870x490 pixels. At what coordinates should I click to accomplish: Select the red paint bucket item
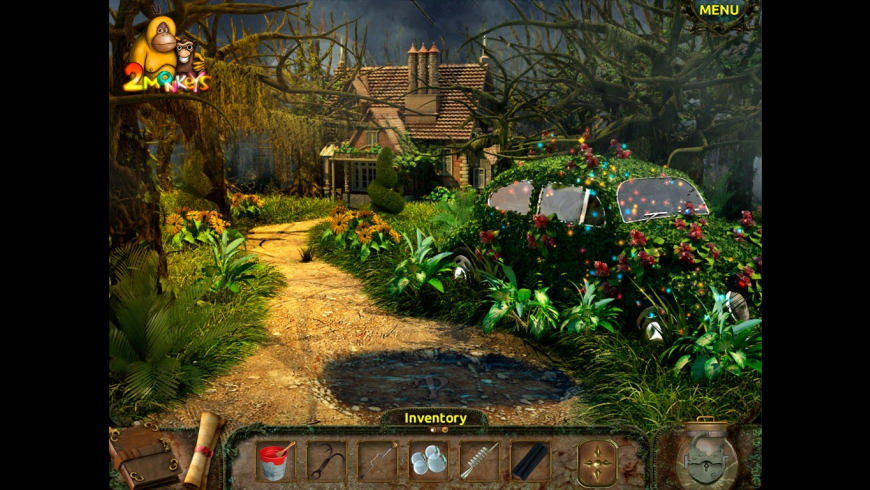(x=275, y=462)
